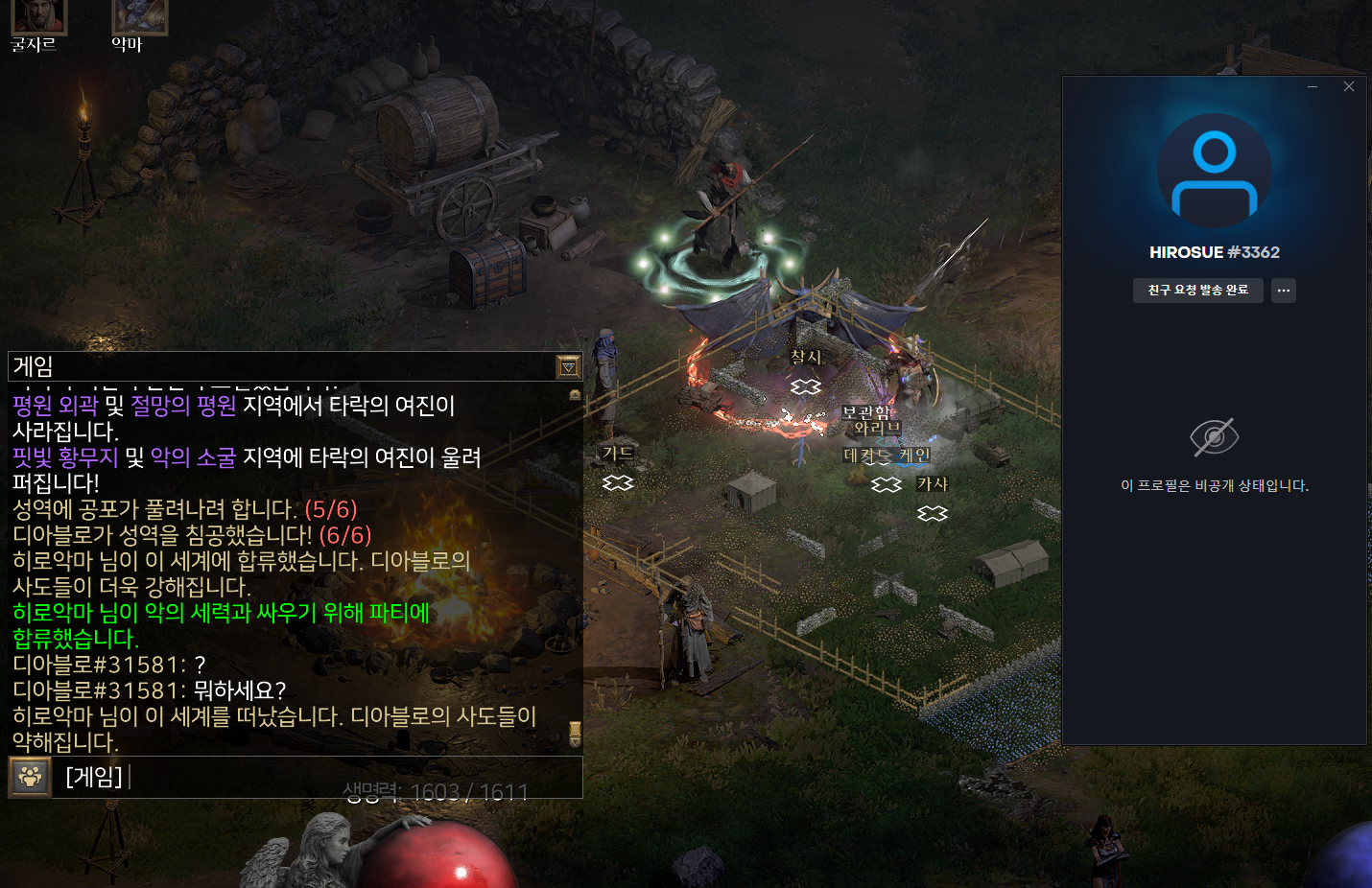Click the chat scrollbar handle at bottom

pyautogui.click(x=575, y=733)
